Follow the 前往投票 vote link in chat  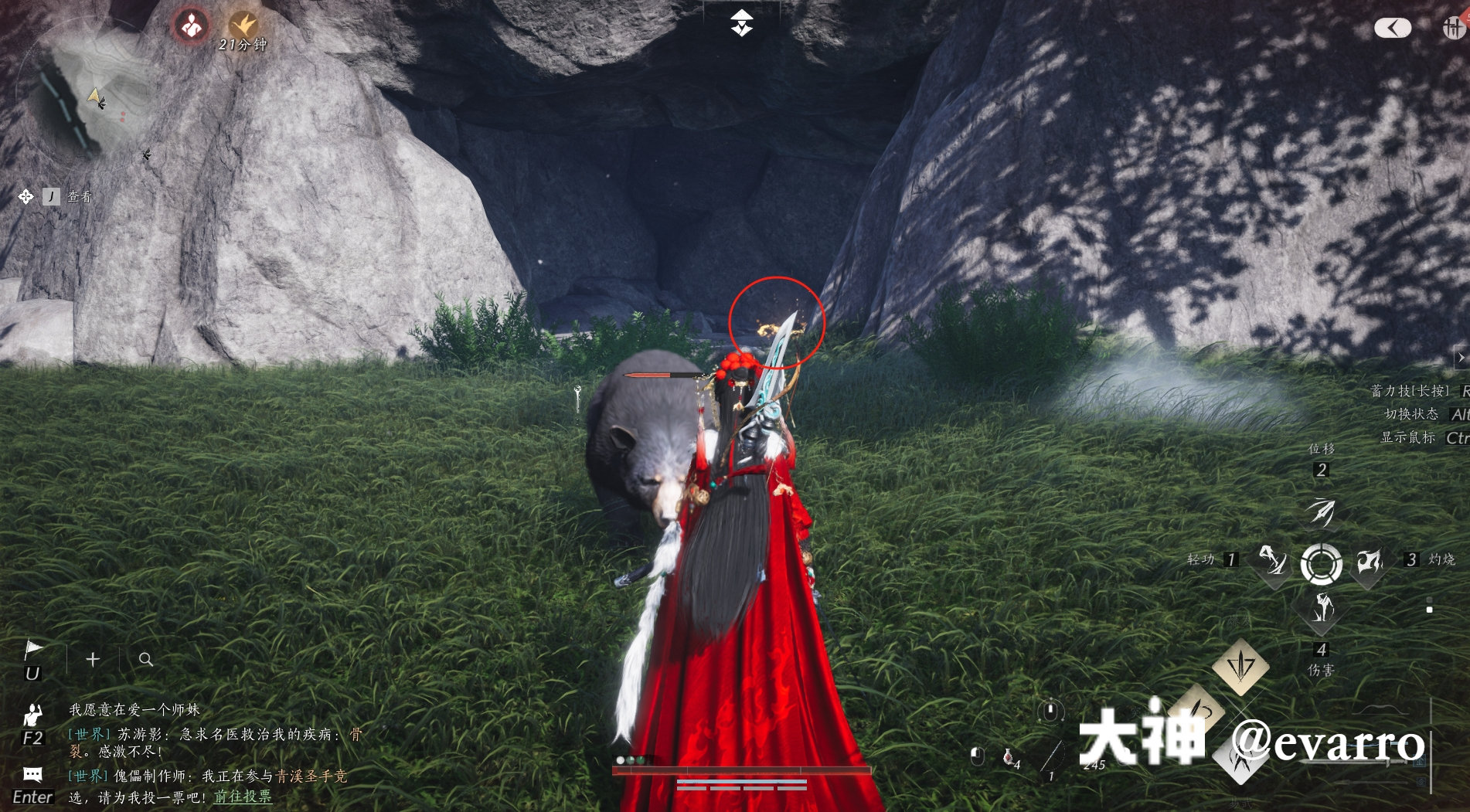pyautogui.click(x=243, y=797)
